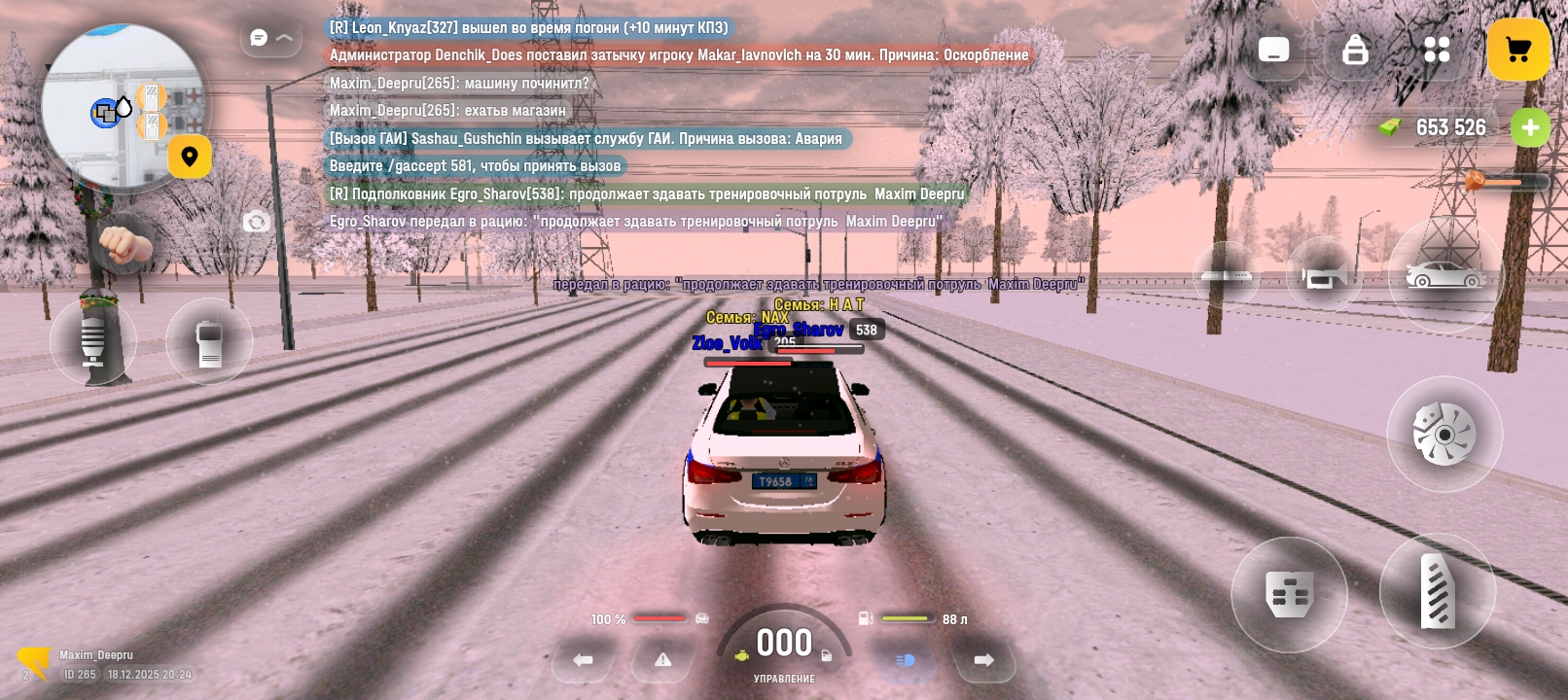Apply the handbrake disc button
Screen dimensions: 1568x700
[x=1444, y=434]
